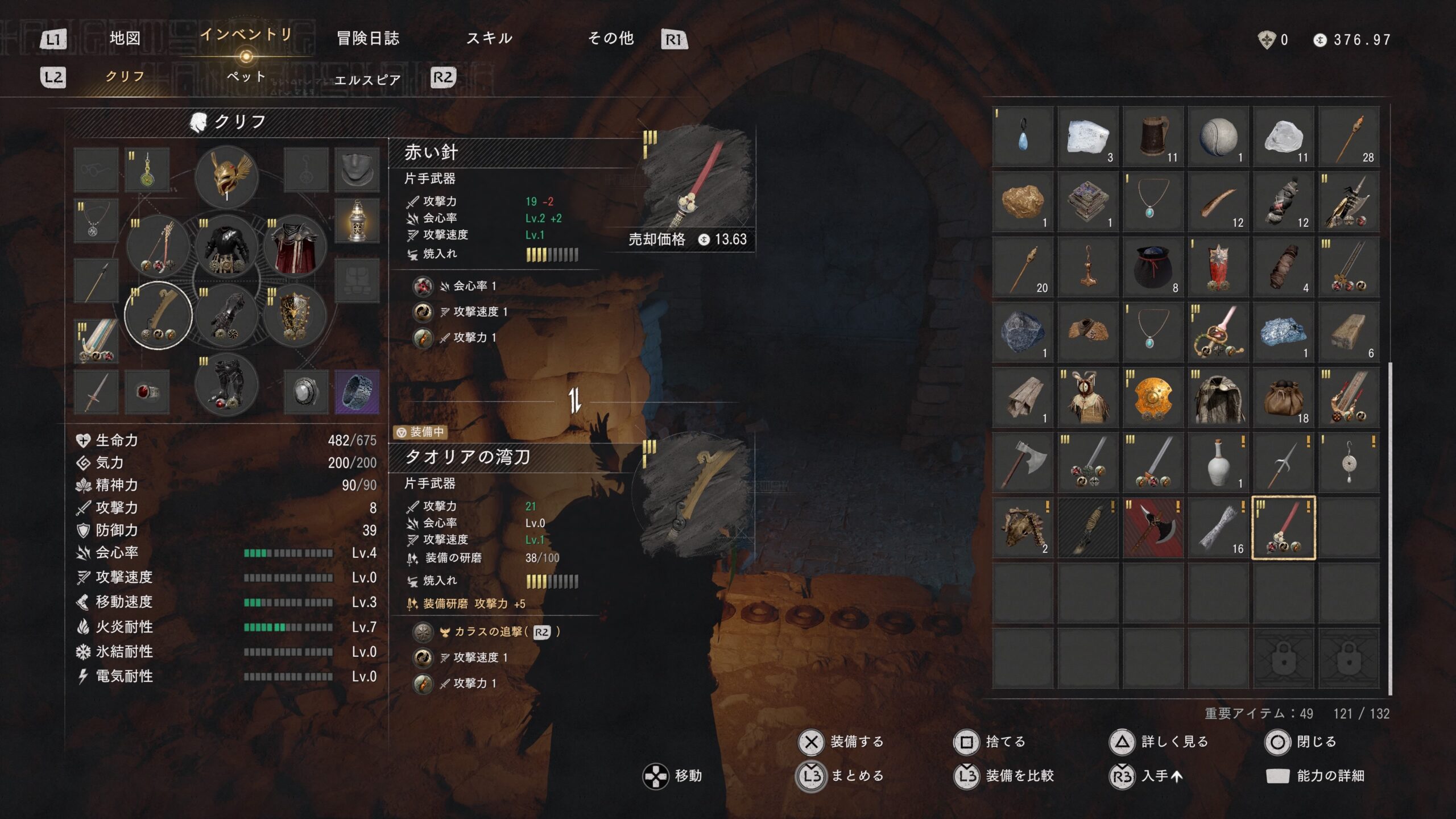Select the round golden shield item
1456x819 pixels.
pos(1153,398)
